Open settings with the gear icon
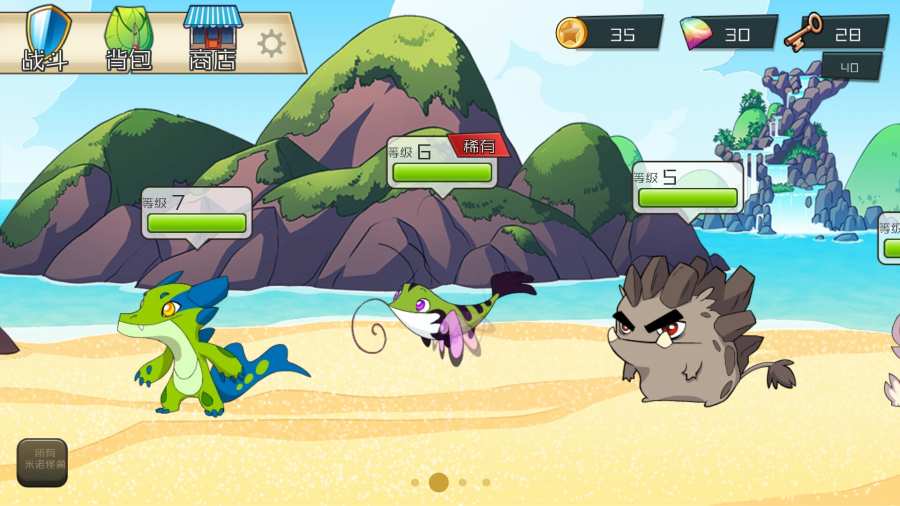900x506 pixels. 271,43
